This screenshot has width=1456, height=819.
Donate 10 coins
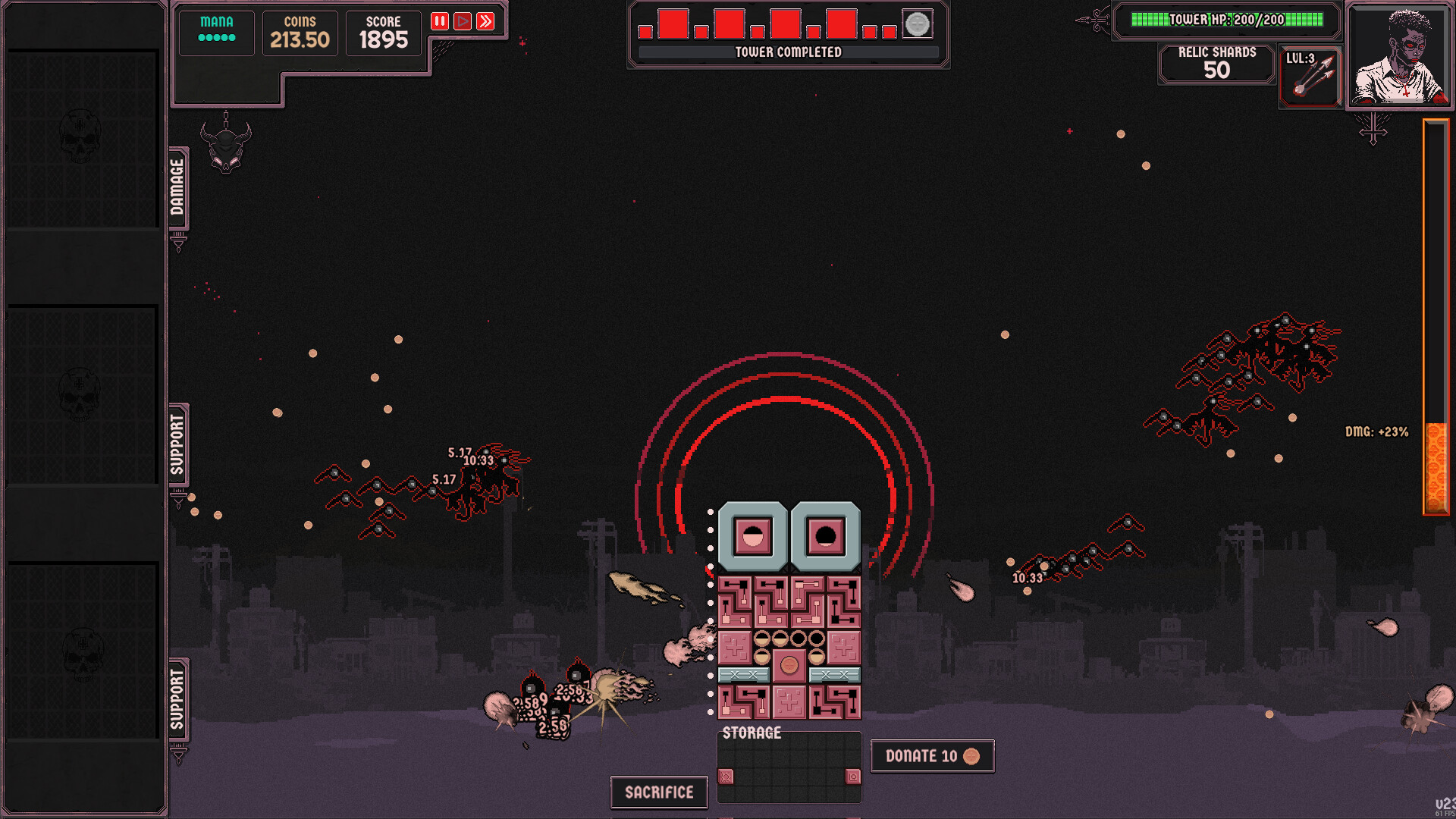[x=932, y=756]
